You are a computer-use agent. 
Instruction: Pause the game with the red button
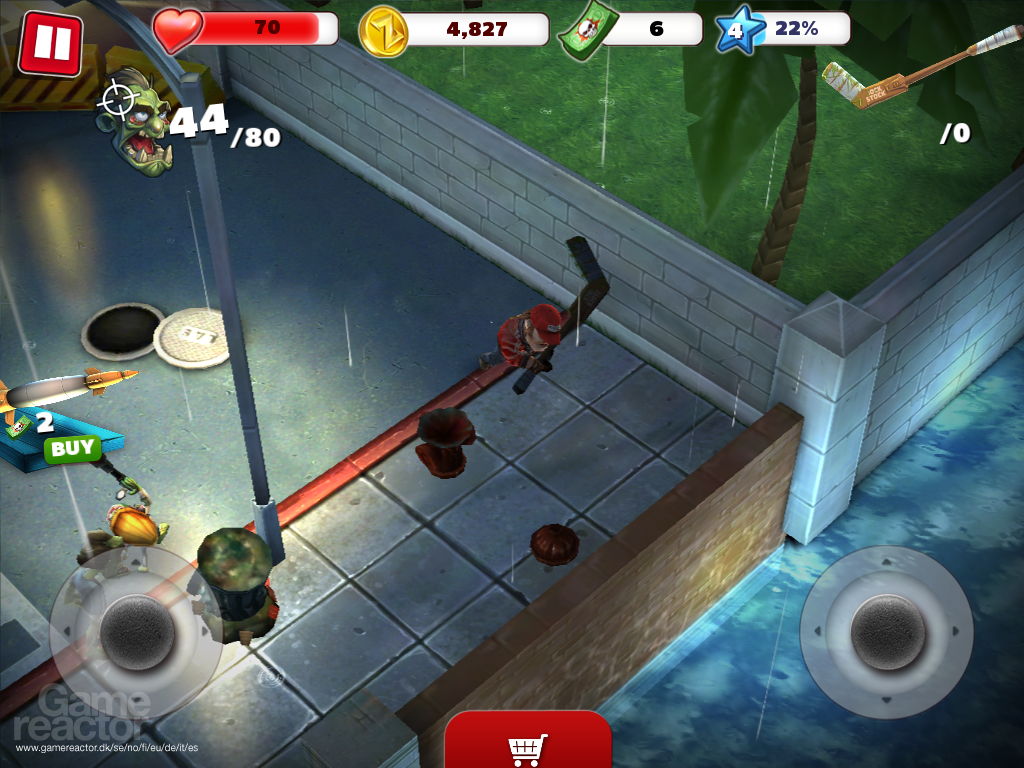(51, 43)
